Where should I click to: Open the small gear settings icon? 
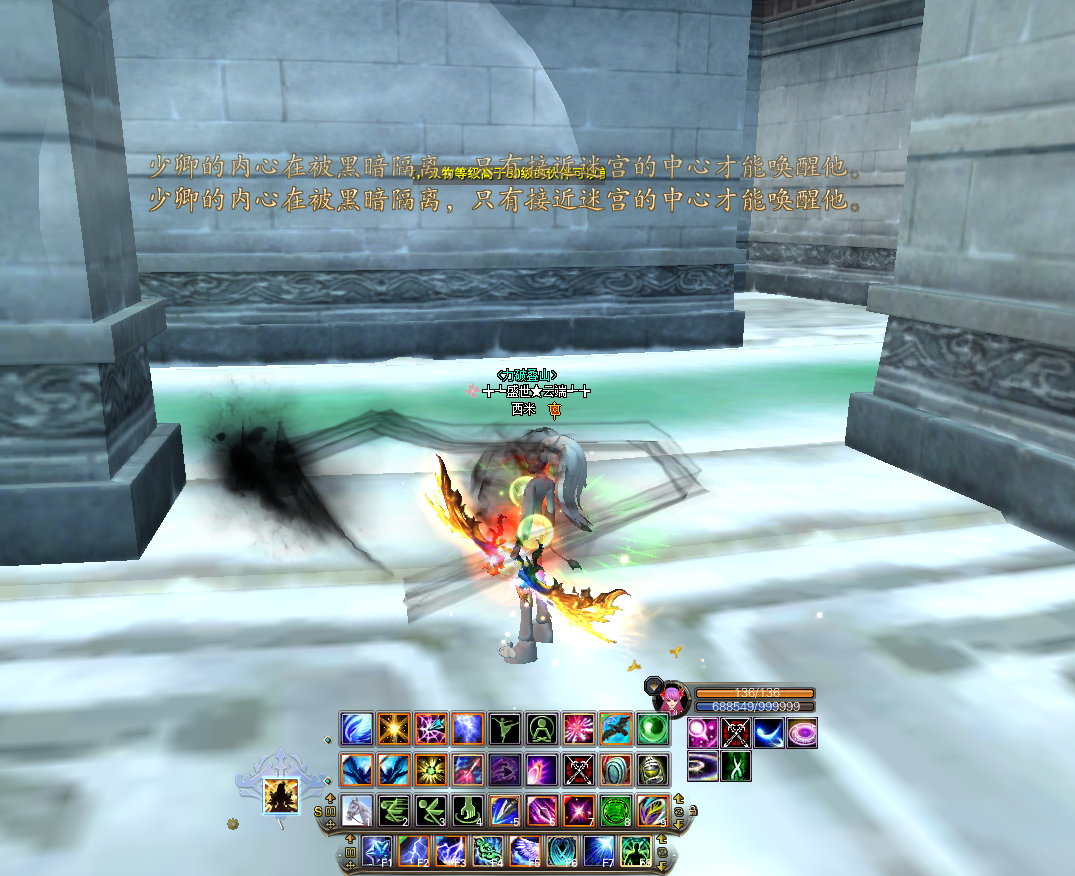[234, 824]
